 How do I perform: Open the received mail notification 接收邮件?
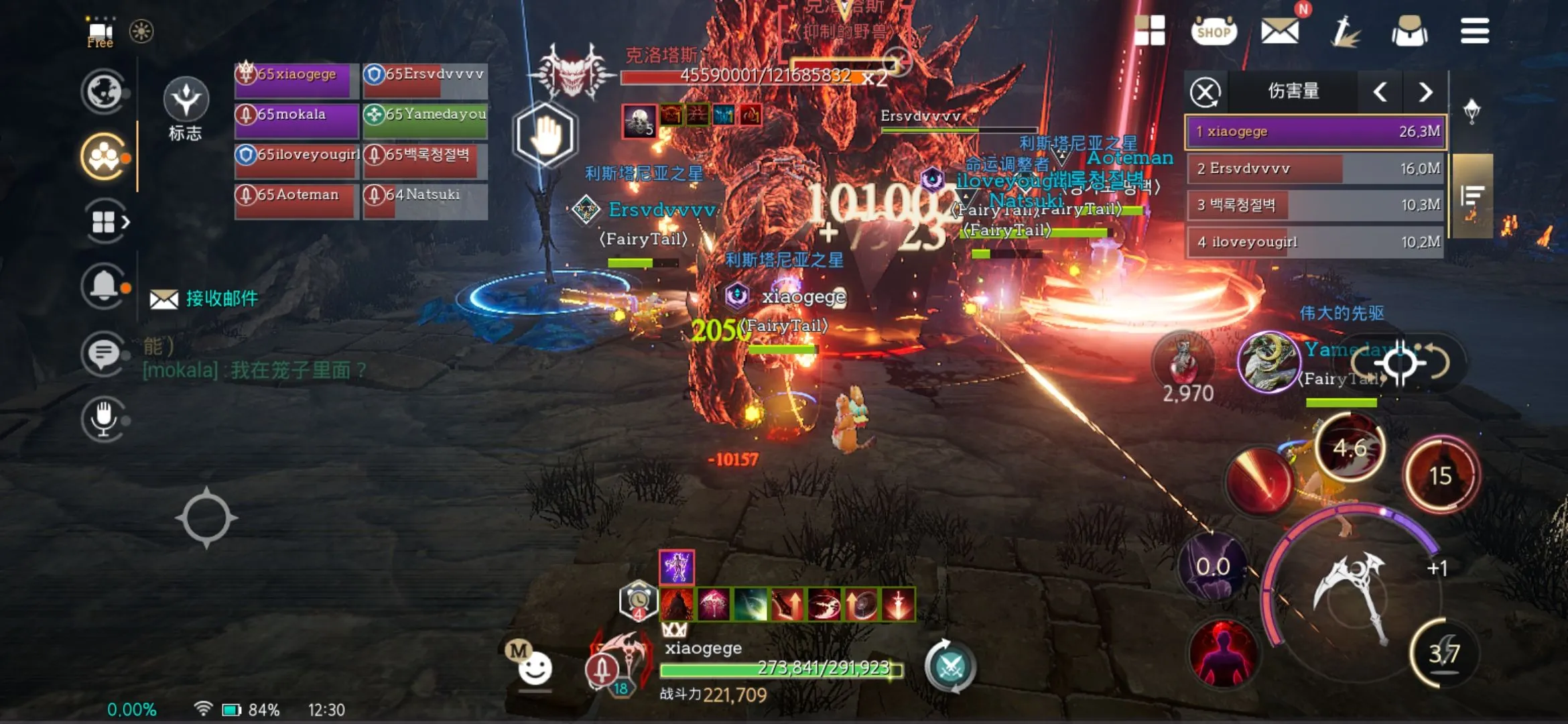(x=205, y=299)
